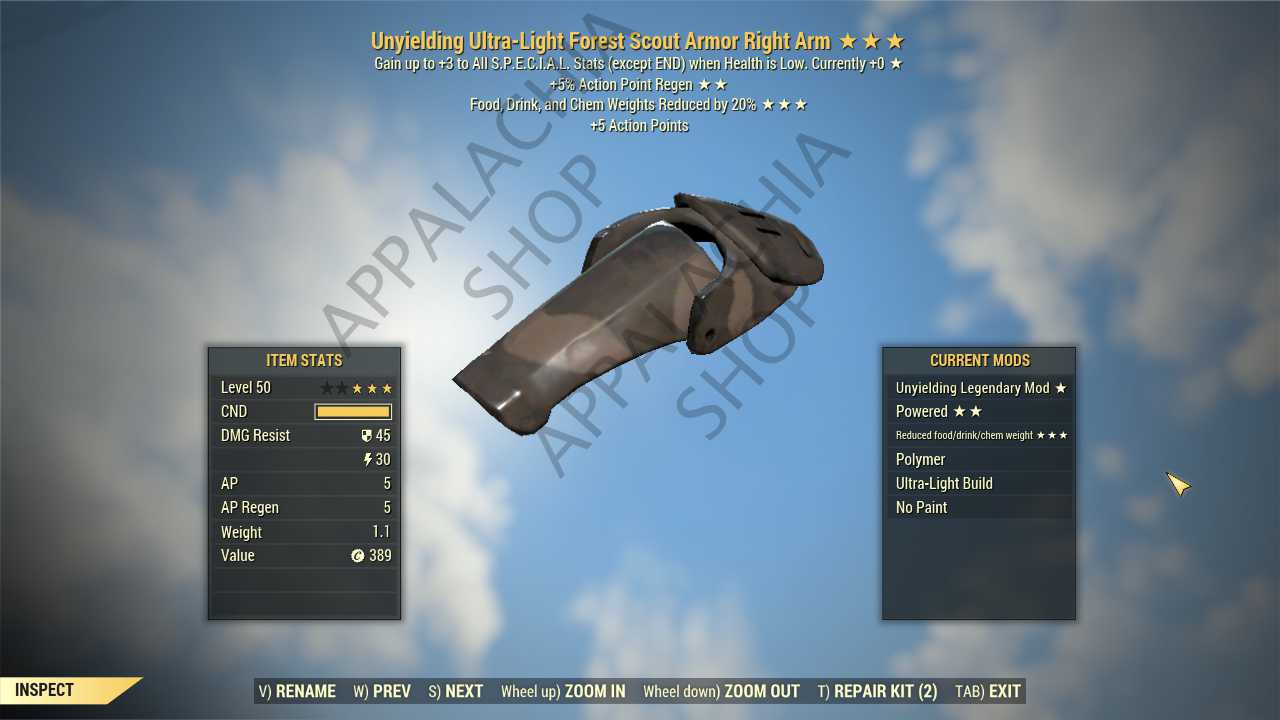This screenshot has width=1280, height=720.
Task: Show the next item with Next
Action: tap(456, 691)
